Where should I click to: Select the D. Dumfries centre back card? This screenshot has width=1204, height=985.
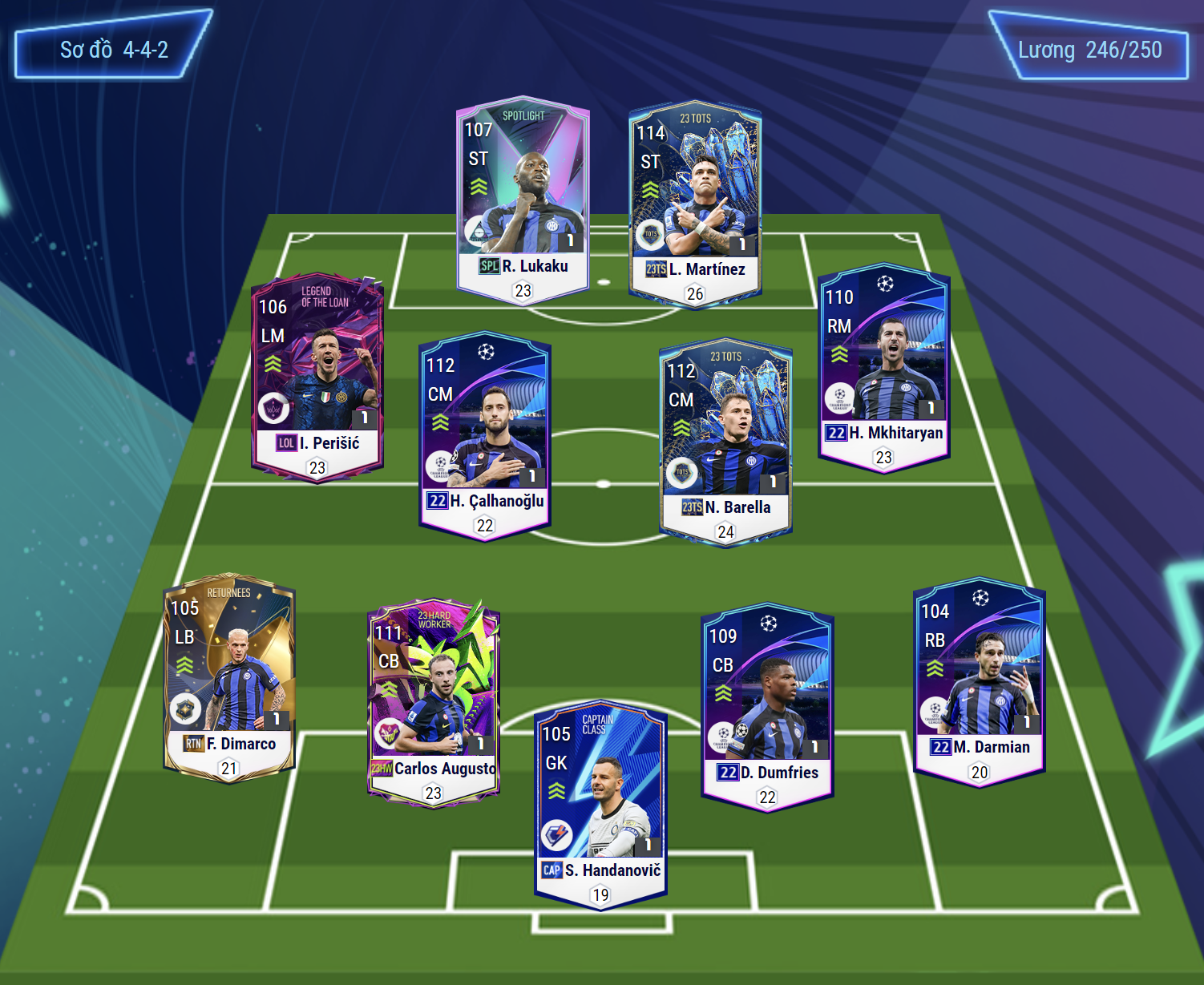(x=768, y=707)
